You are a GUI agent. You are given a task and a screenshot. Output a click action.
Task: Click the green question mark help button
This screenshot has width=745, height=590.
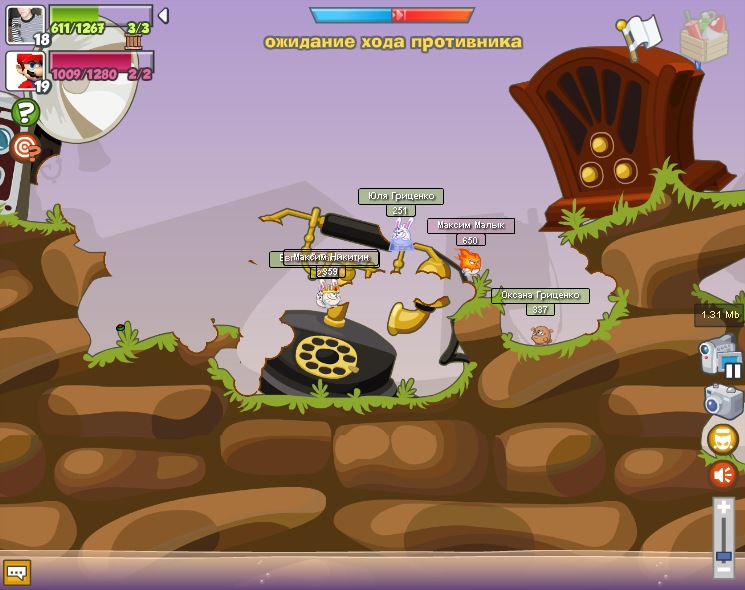tap(25, 112)
